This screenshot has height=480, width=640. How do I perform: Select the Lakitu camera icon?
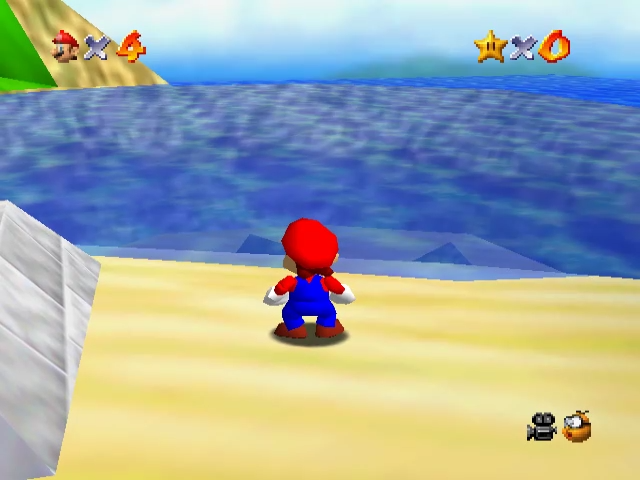(x=577, y=427)
